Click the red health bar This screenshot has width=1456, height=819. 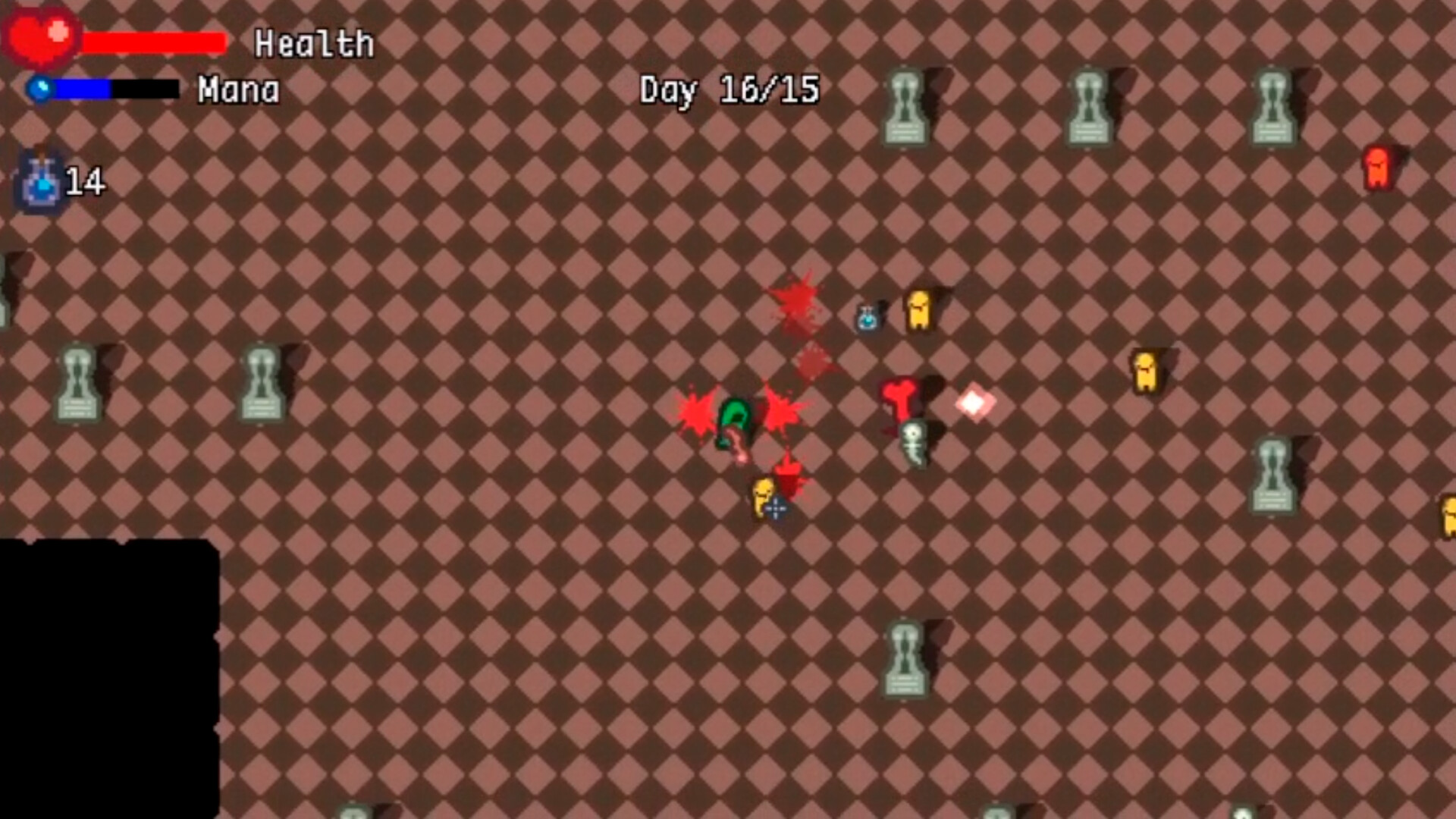(152, 42)
